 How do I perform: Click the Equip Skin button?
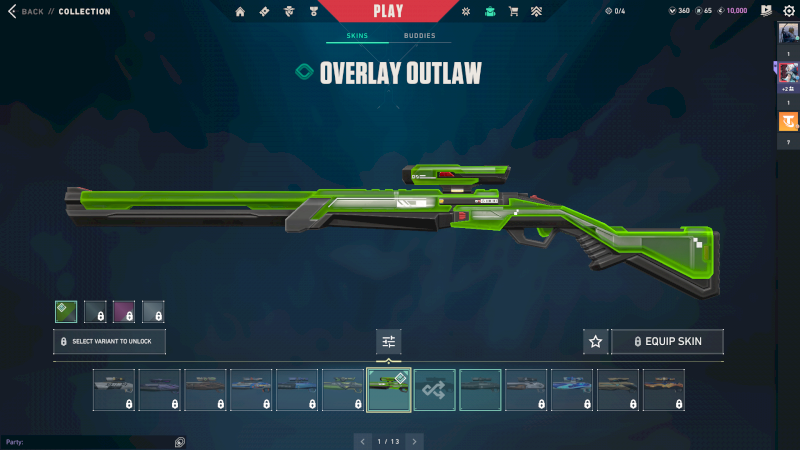667,342
